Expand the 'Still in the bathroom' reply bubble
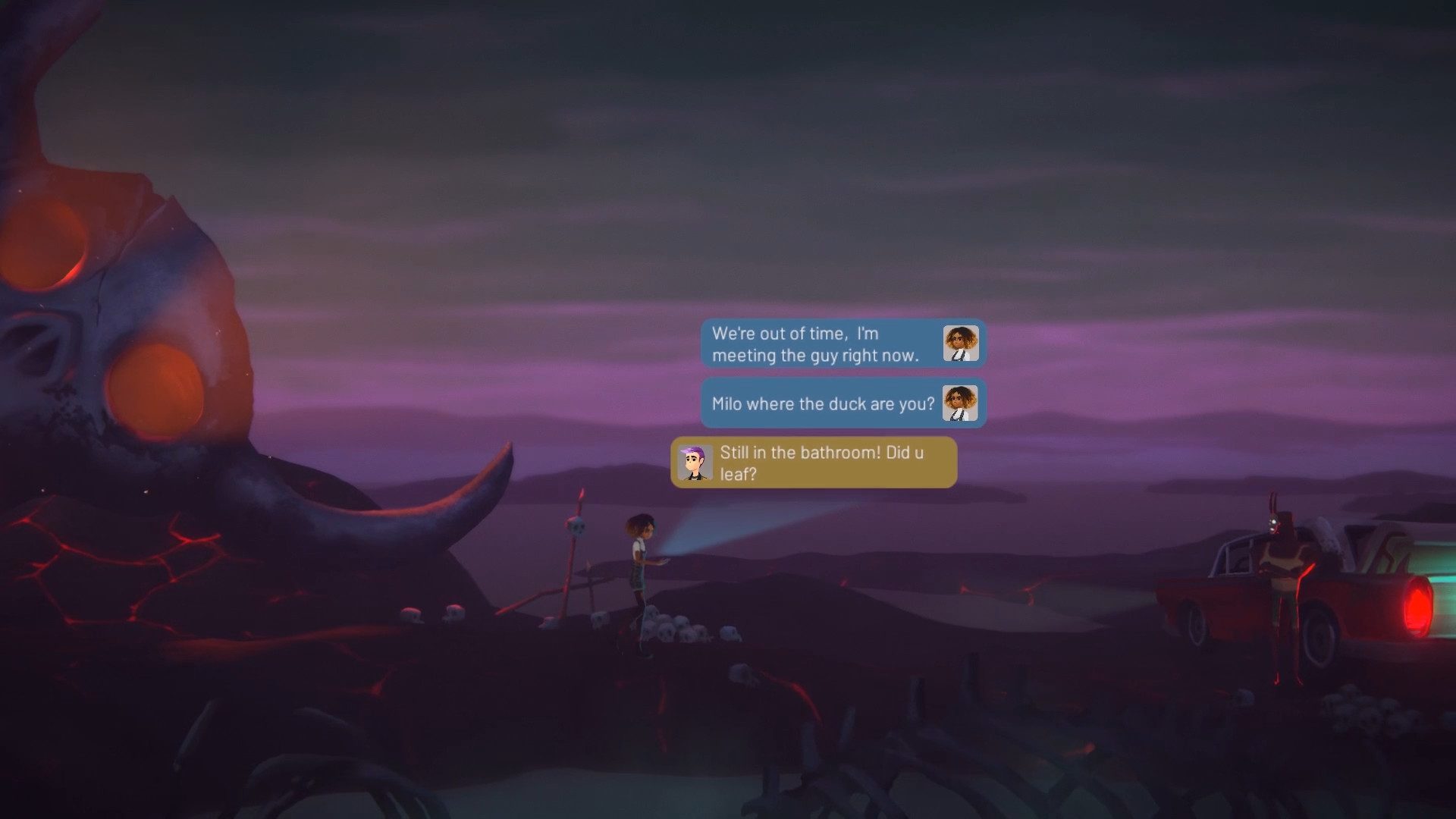 pos(819,462)
